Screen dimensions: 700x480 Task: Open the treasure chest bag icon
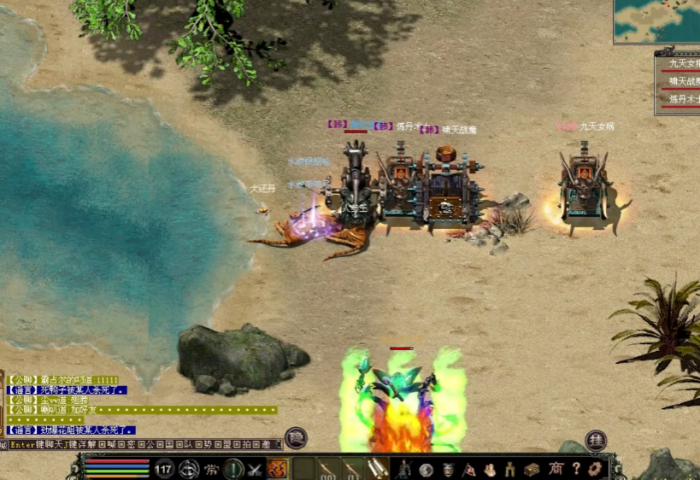point(532,468)
